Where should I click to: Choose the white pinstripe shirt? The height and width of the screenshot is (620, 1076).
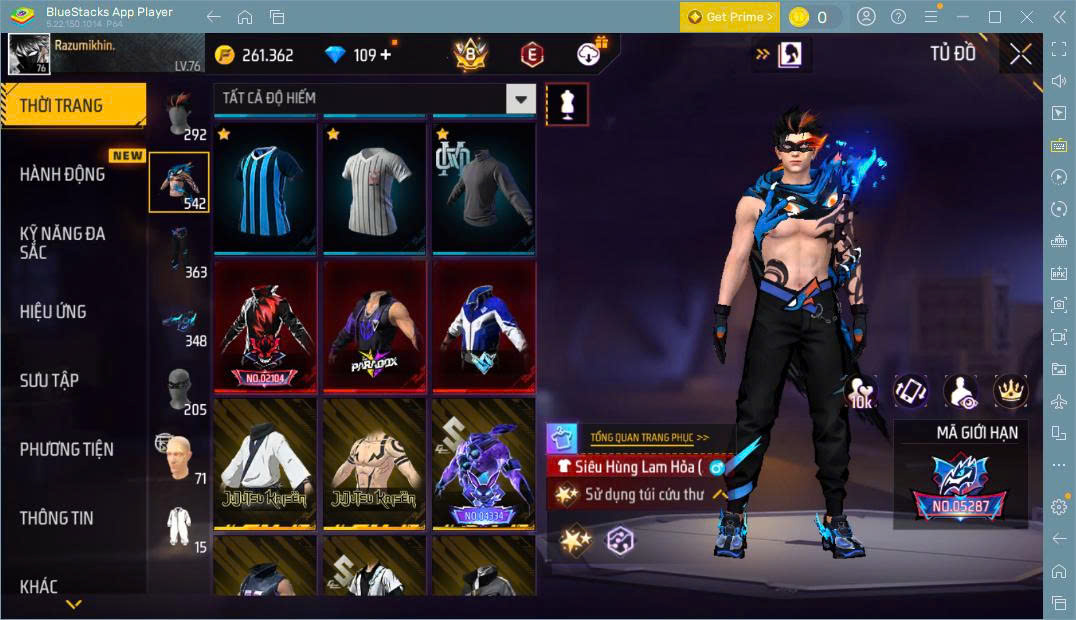374,188
